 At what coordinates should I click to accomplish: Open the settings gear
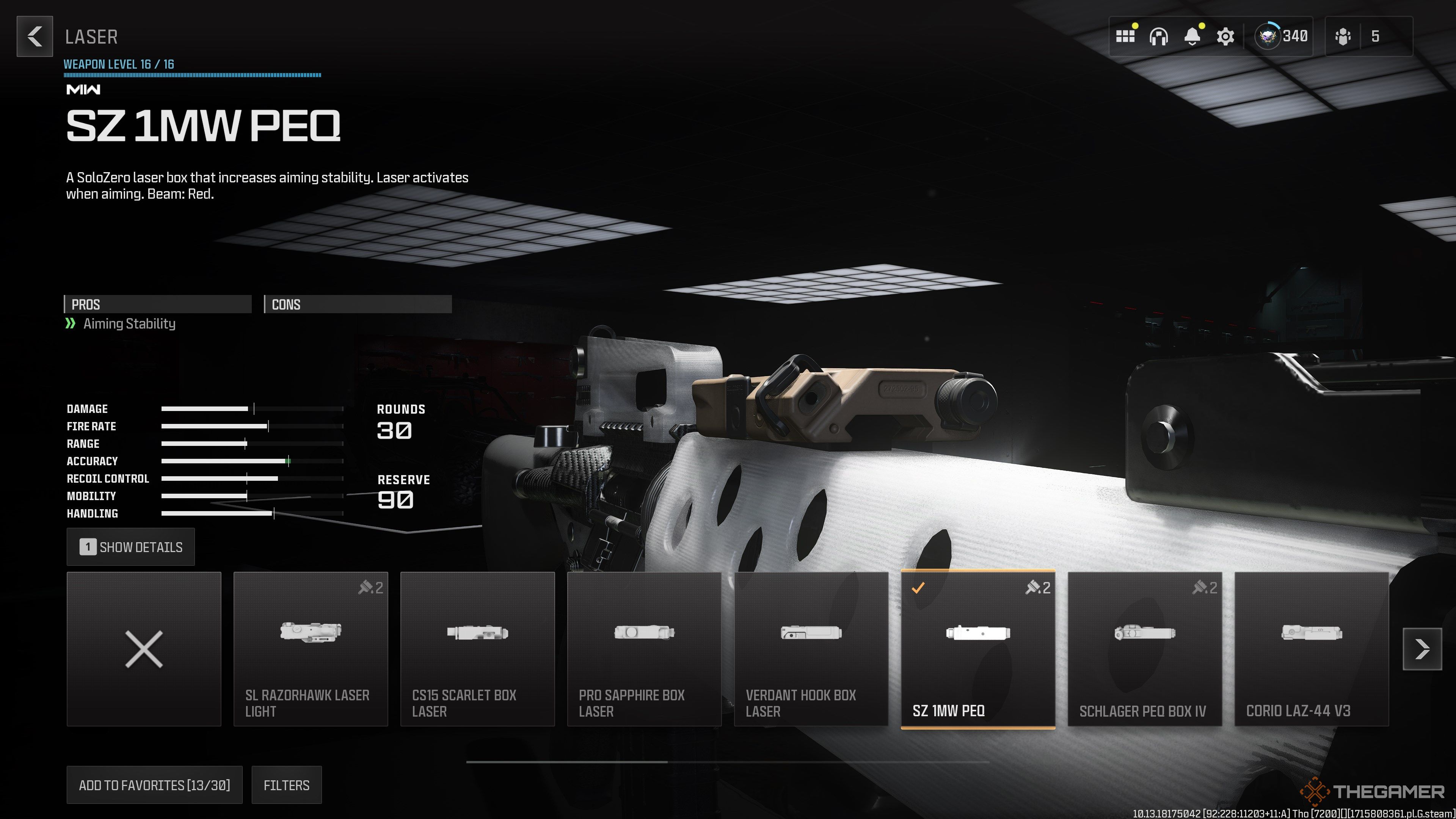click(1225, 37)
